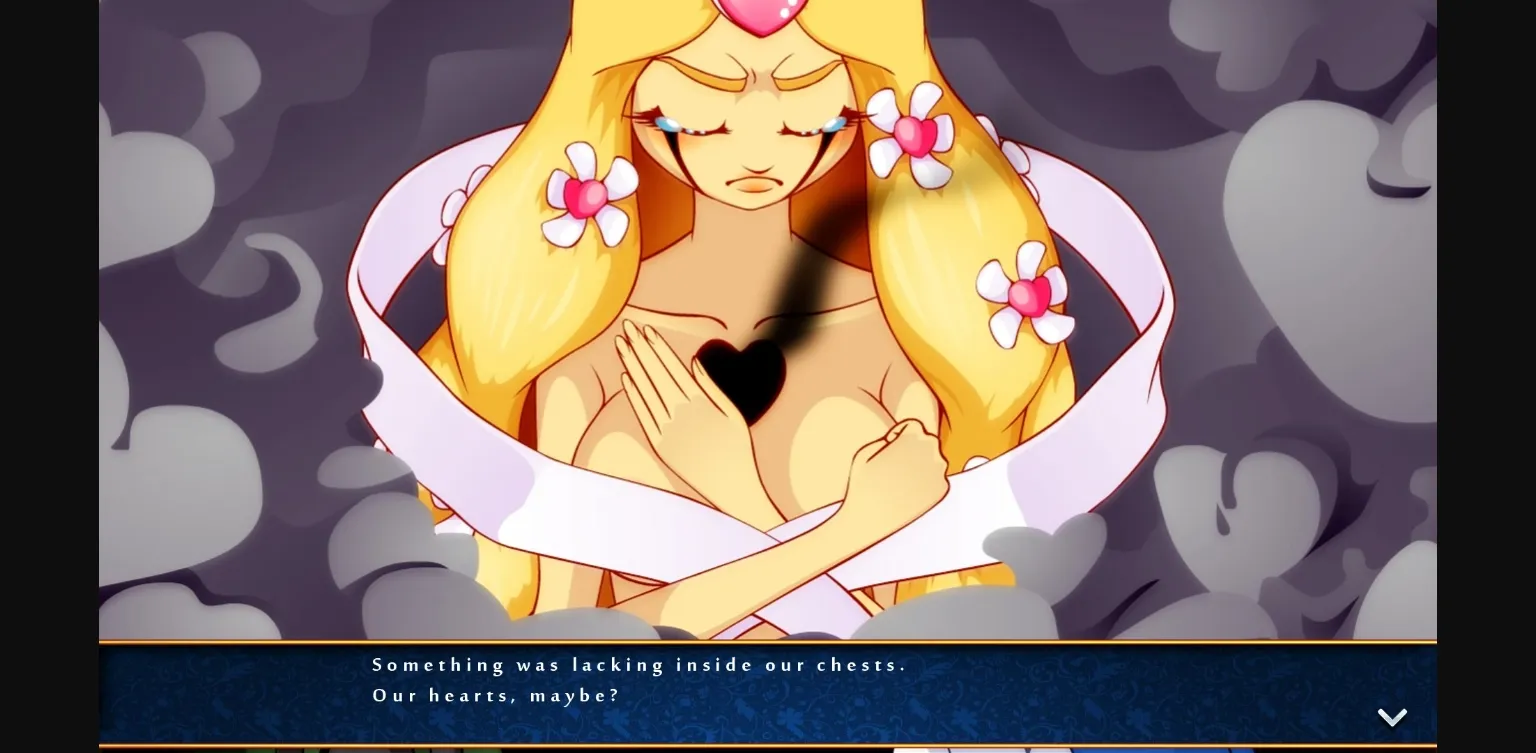Toggle the dialogue box visibility by clicking it

click(x=768, y=693)
